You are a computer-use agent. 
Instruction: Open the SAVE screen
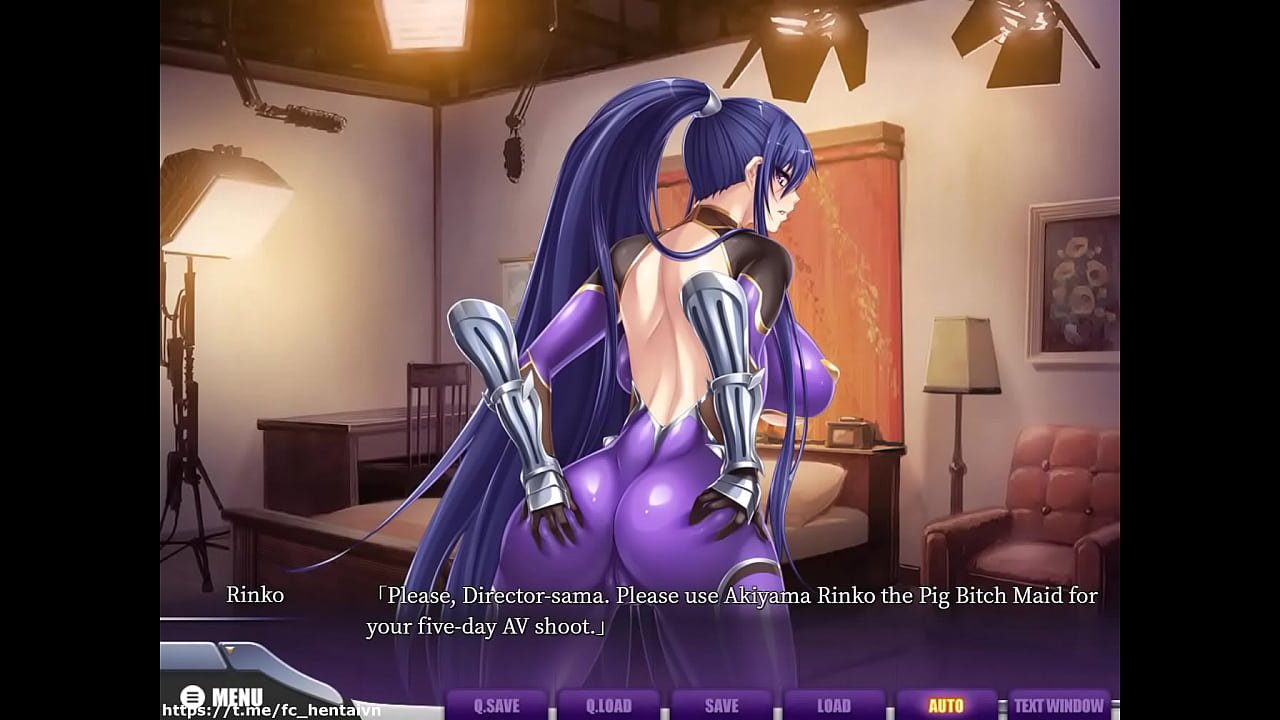coord(721,705)
